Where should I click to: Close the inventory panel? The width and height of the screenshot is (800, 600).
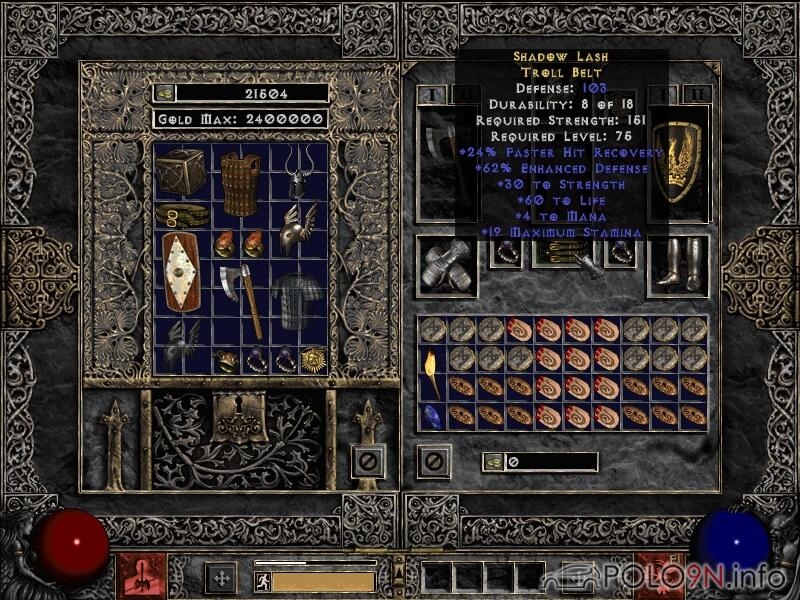pyautogui.click(x=434, y=461)
